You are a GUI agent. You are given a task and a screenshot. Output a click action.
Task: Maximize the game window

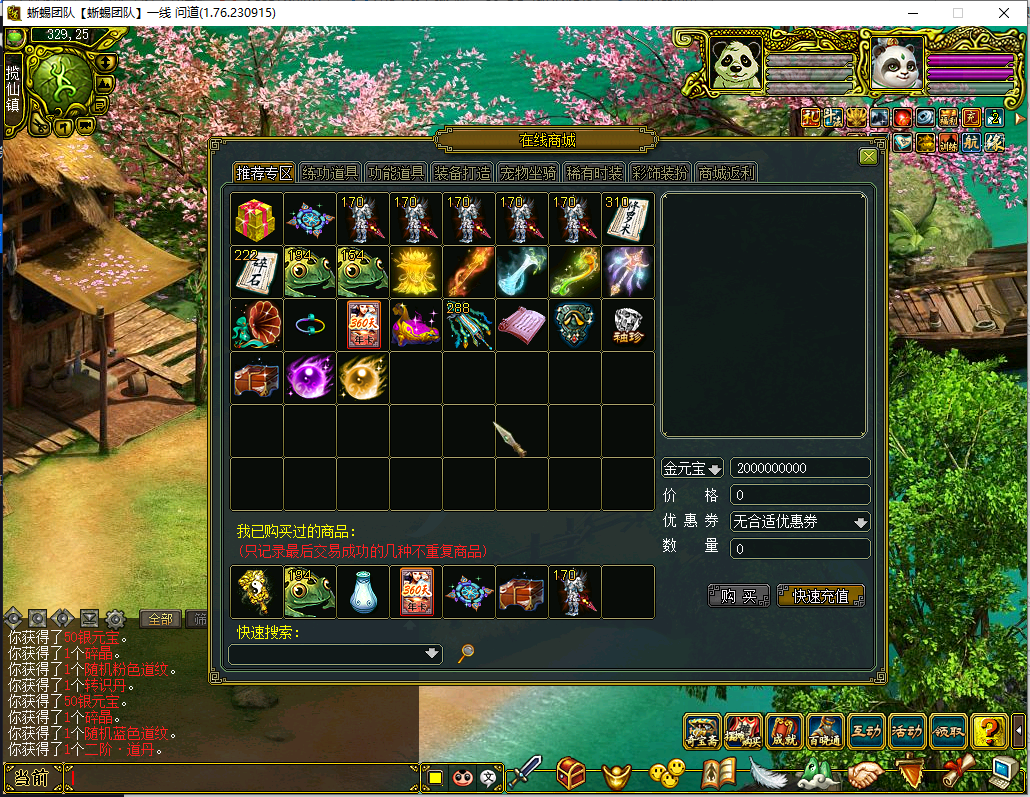click(957, 13)
